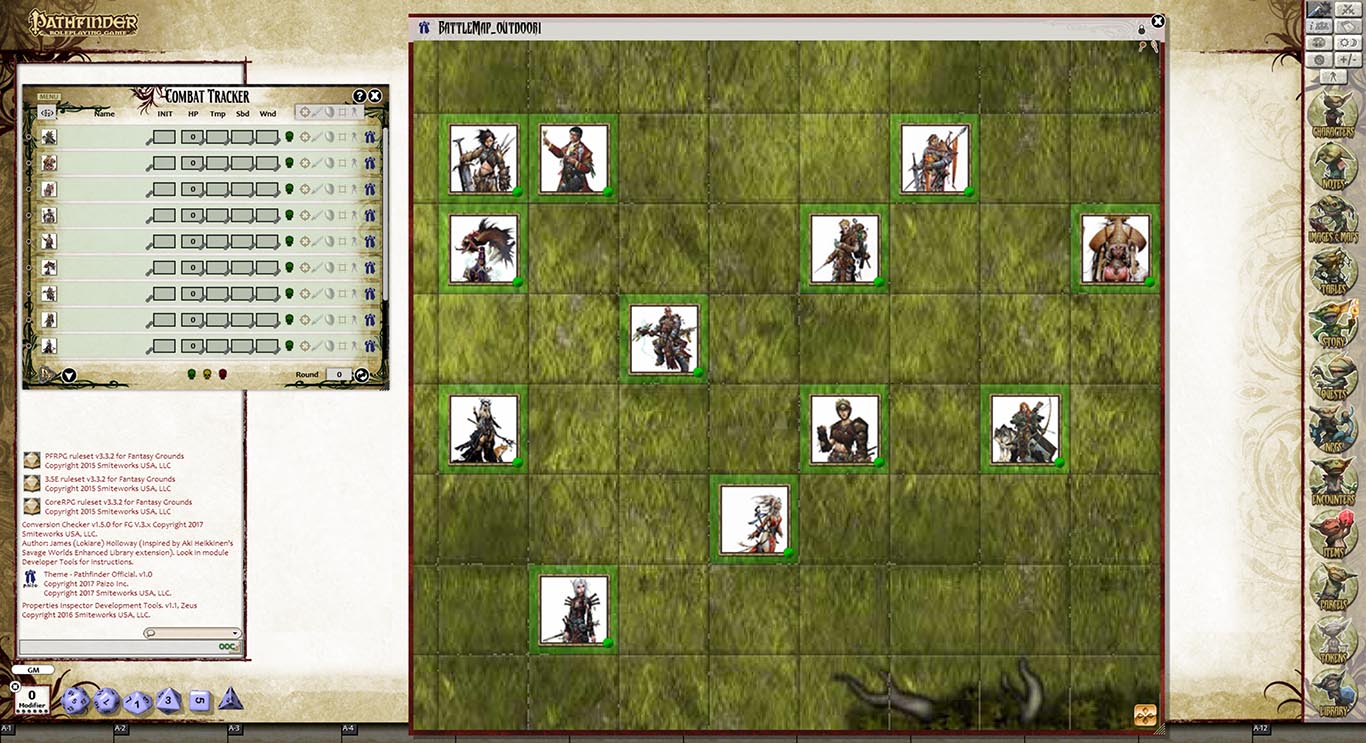Click the Round number field in Combat Tracker
This screenshot has width=1366, height=743.
[337, 373]
